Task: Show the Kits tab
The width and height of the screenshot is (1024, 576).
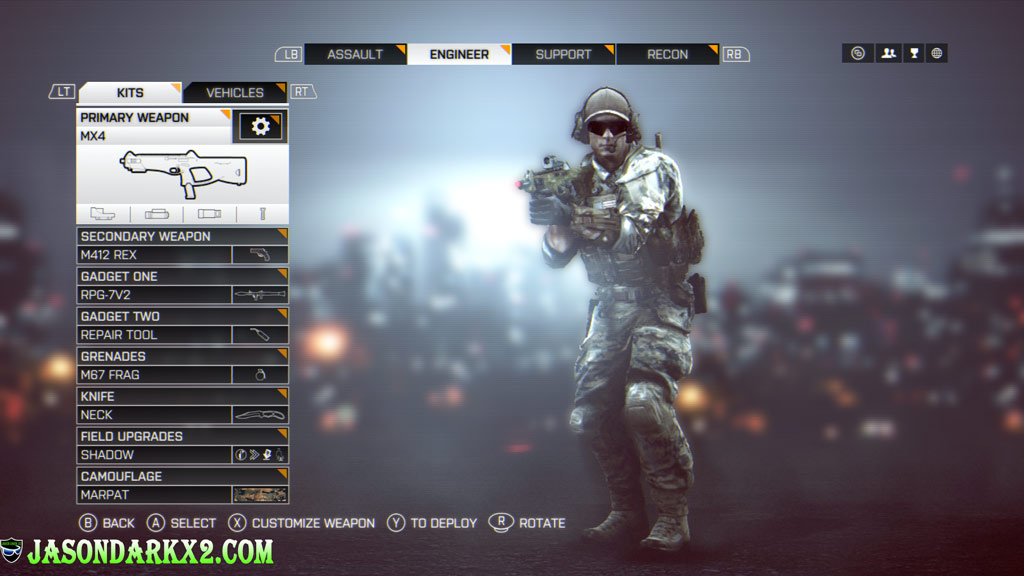Action: 130,92
